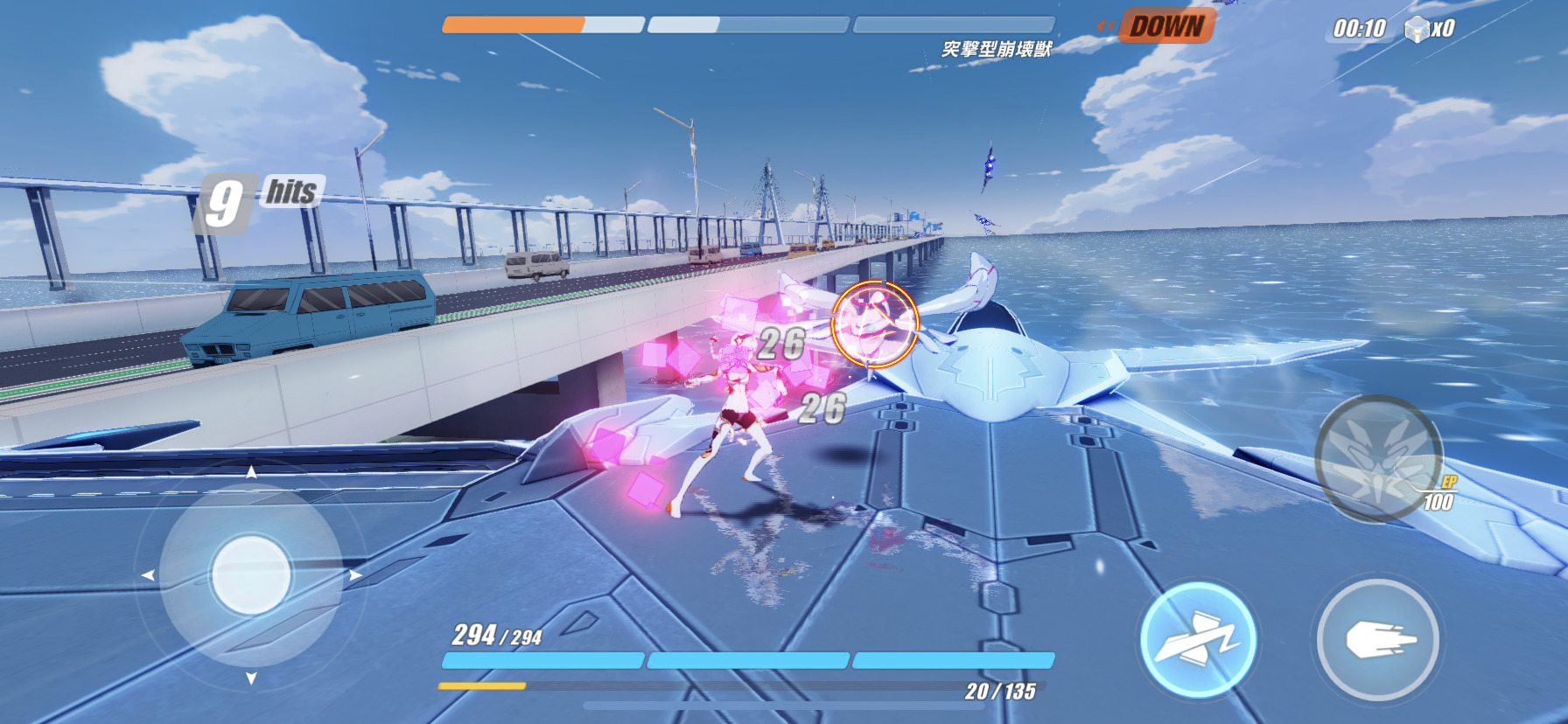The height and width of the screenshot is (724, 1568).
Task: Trigger the ultimate skill with 100 EP
Action: click(1378, 458)
